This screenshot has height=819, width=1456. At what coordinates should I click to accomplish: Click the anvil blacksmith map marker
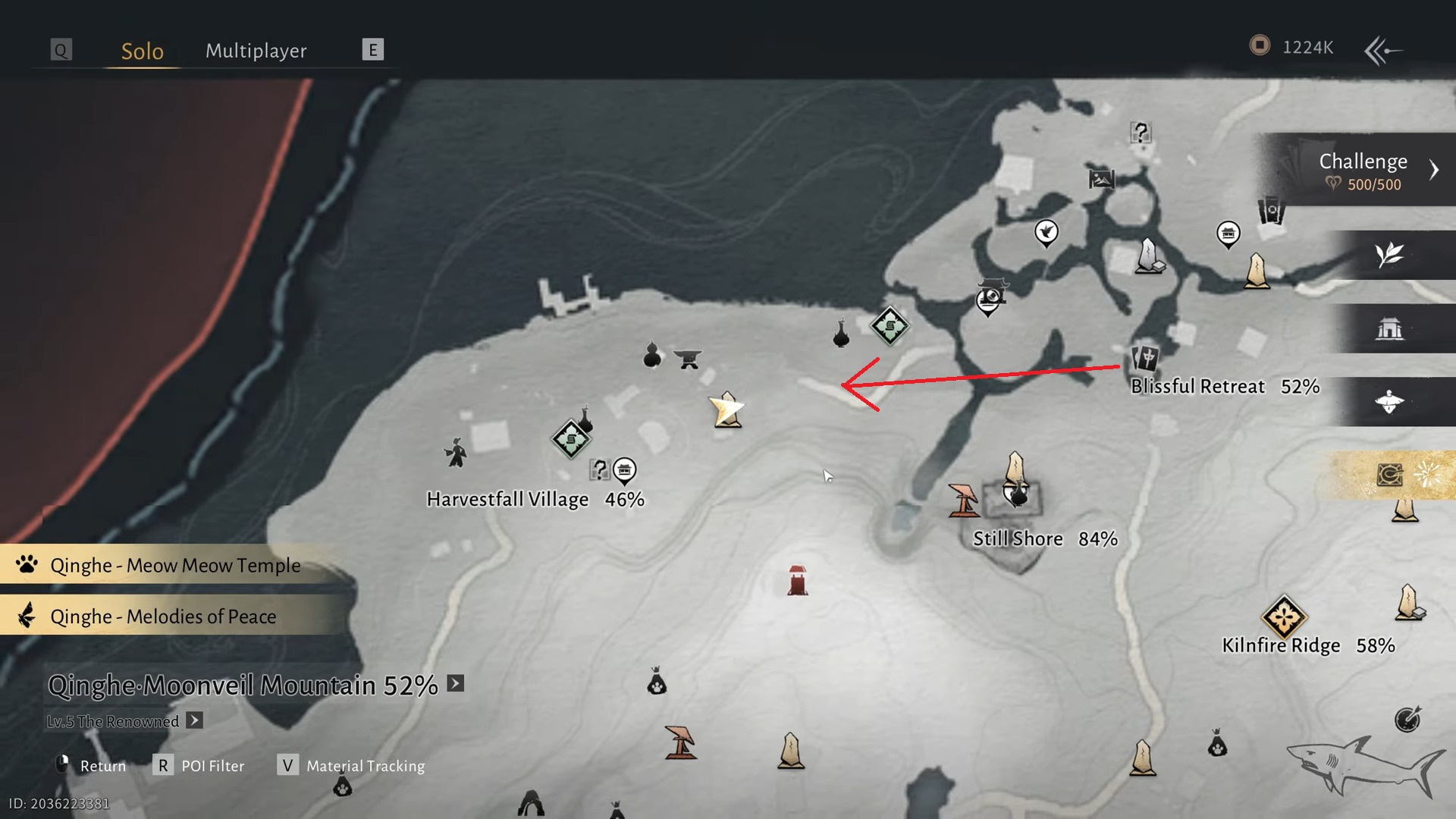688,358
